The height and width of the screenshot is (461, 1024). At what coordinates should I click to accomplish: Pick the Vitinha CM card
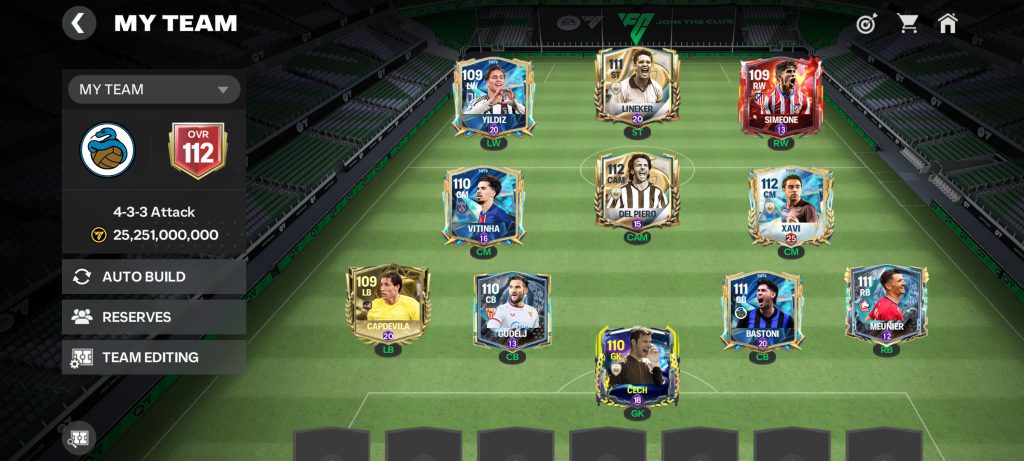click(483, 205)
